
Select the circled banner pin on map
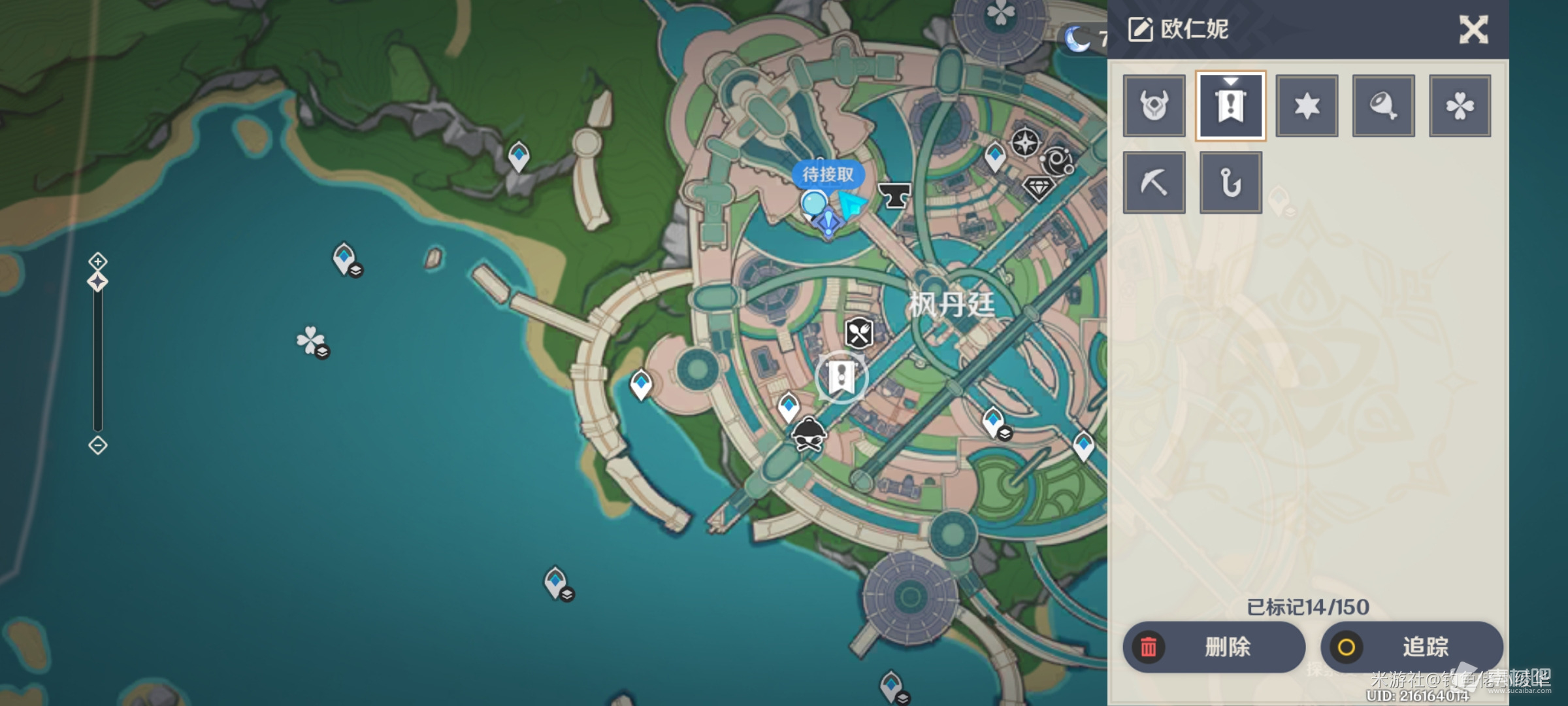(x=841, y=377)
